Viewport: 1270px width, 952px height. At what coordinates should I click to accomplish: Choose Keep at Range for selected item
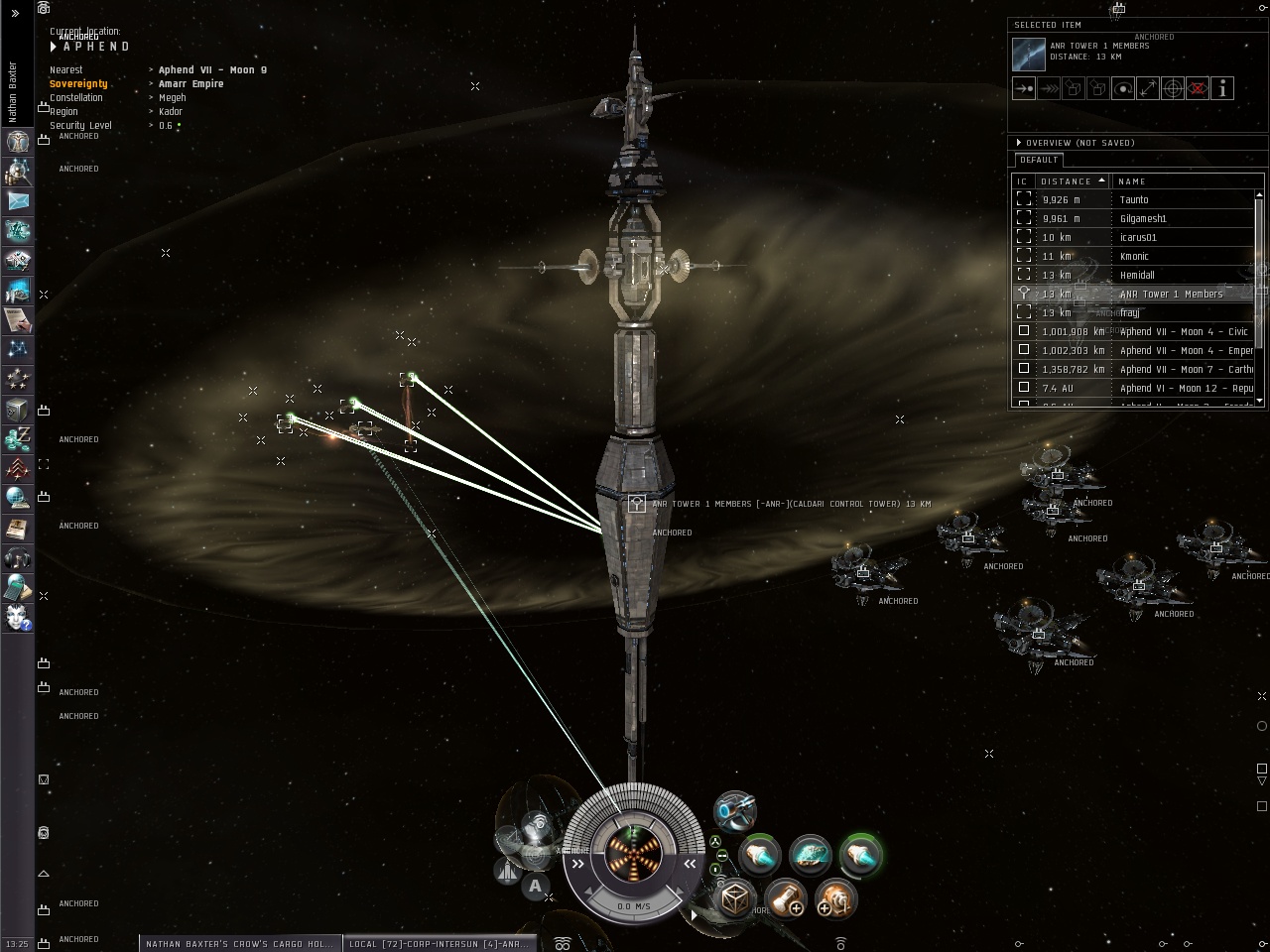pyautogui.click(x=1147, y=88)
